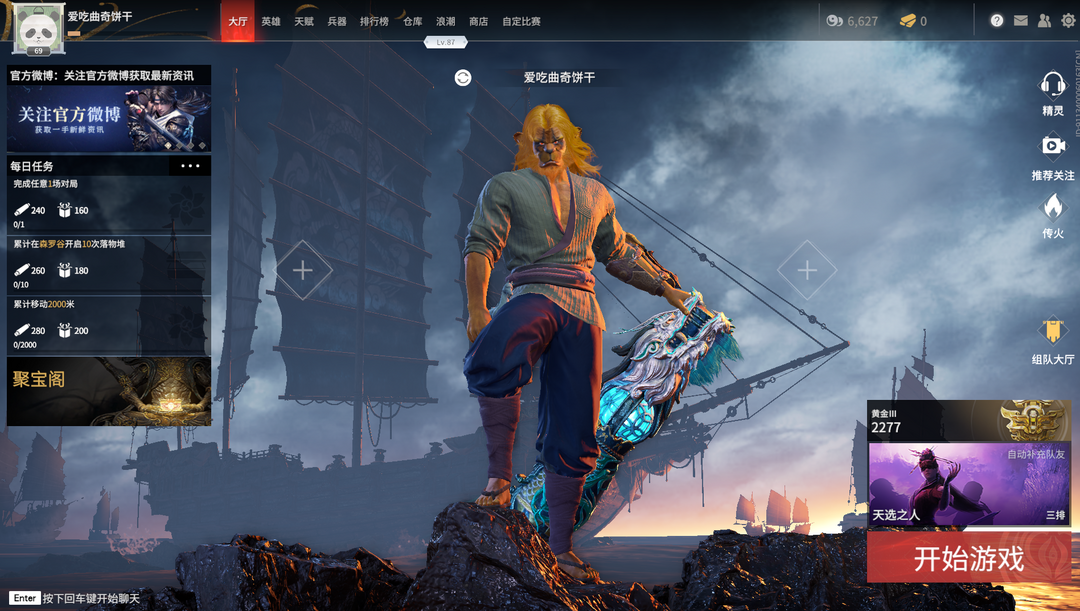This screenshot has height=611, width=1080.
Task: Open the friends list icon
Action: coord(1044,21)
